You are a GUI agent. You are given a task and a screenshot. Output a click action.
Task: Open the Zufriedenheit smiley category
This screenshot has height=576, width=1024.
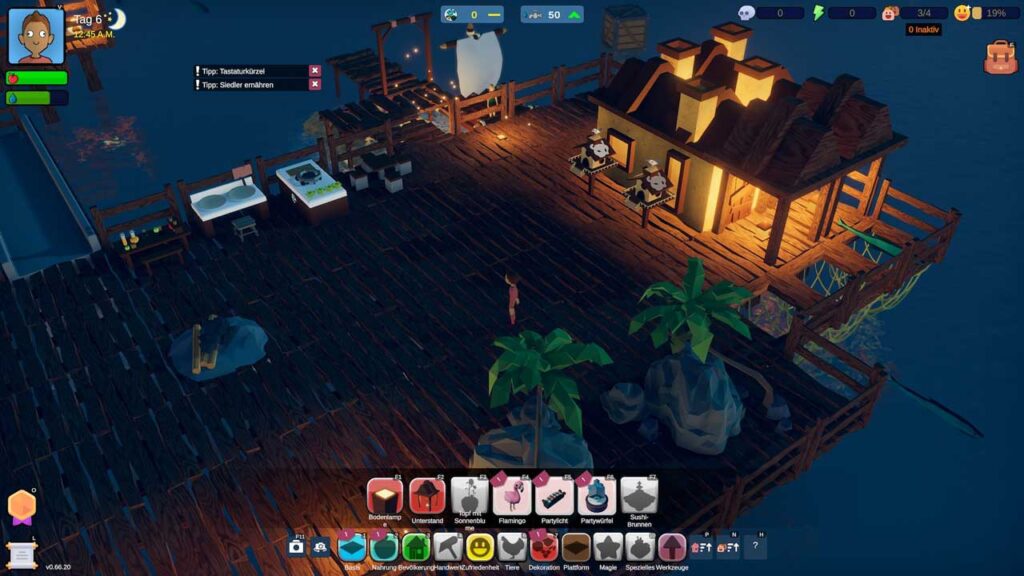(x=480, y=547)
